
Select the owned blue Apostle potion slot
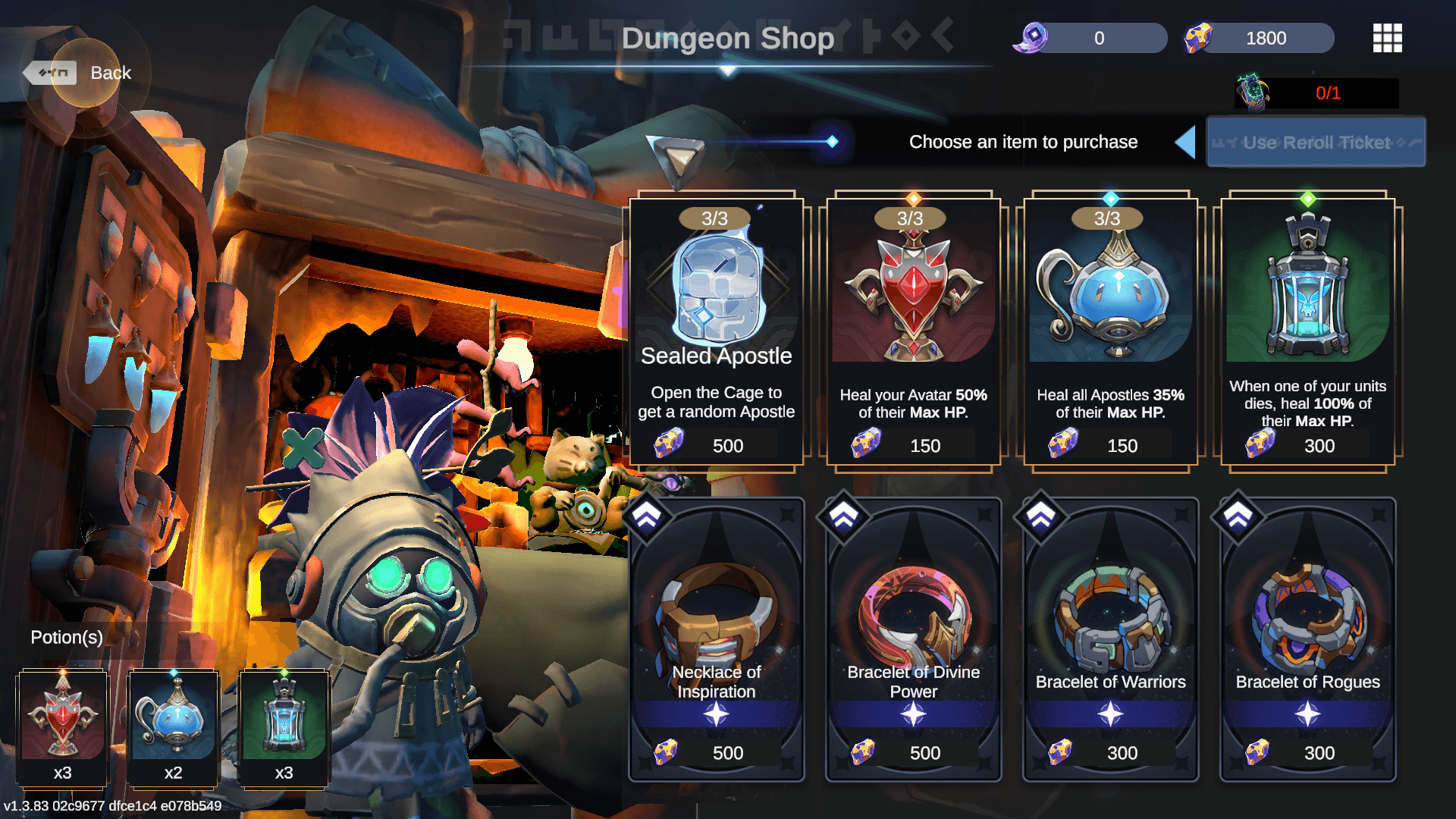click(x=174, y=728)
